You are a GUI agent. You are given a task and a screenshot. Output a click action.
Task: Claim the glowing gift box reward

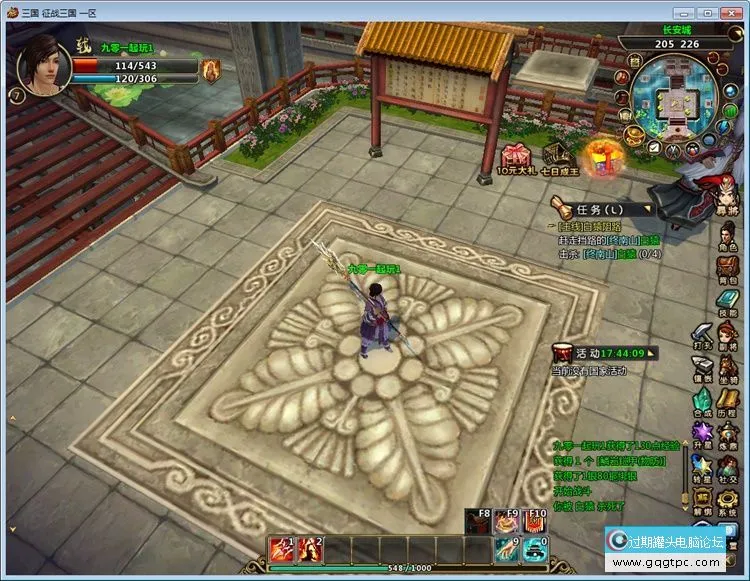coord(604,156)
